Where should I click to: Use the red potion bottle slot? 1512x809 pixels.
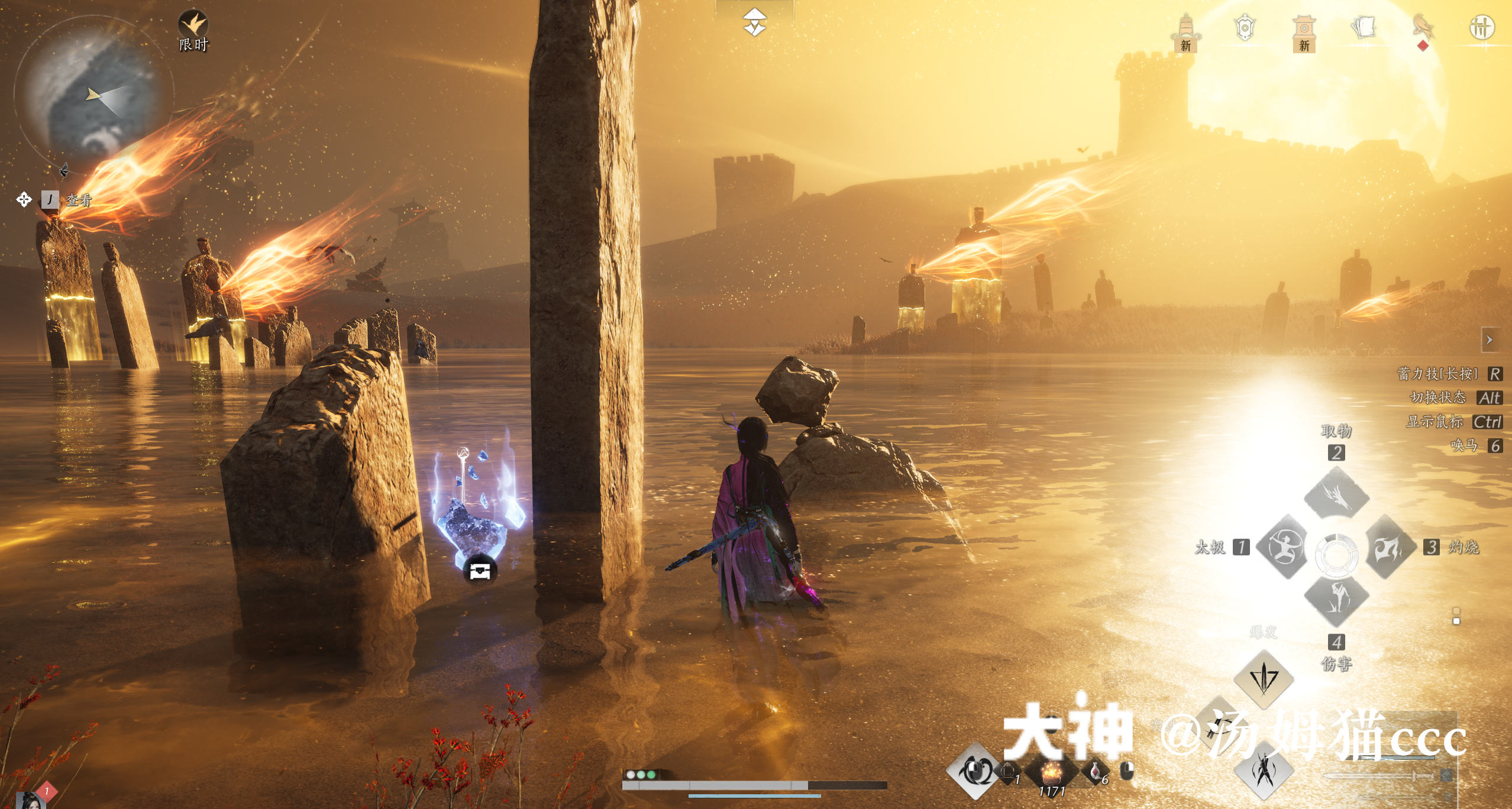1095,771
